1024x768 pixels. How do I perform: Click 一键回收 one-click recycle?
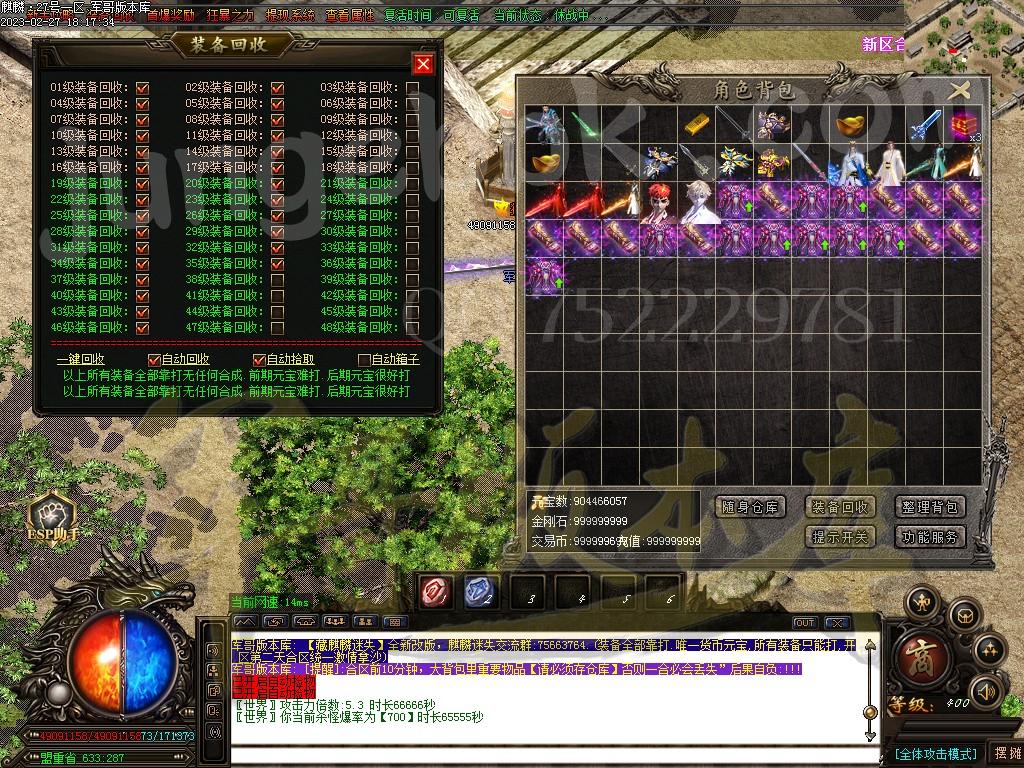tap(81, 360)
